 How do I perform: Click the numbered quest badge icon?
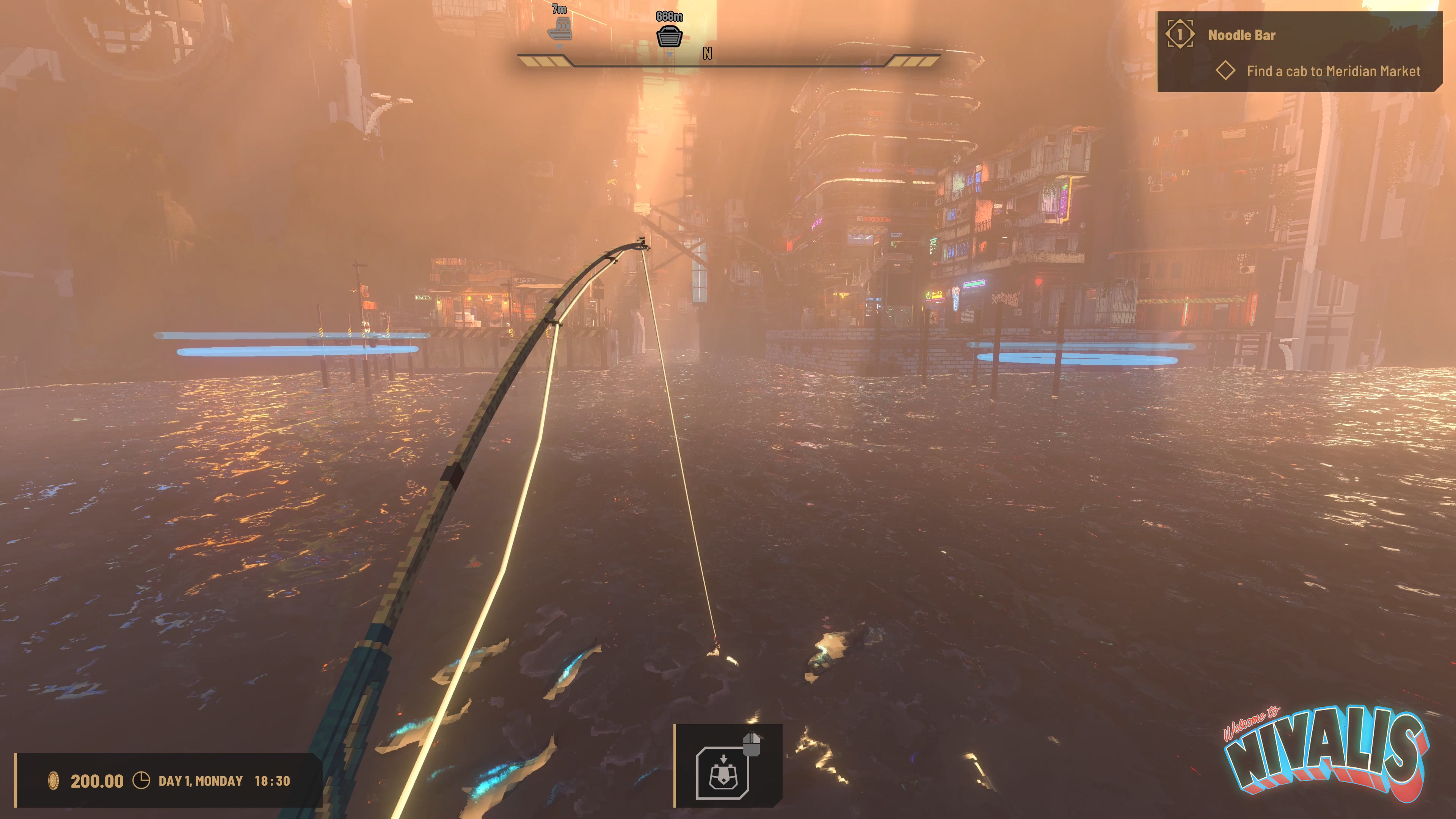point(1180,35)
